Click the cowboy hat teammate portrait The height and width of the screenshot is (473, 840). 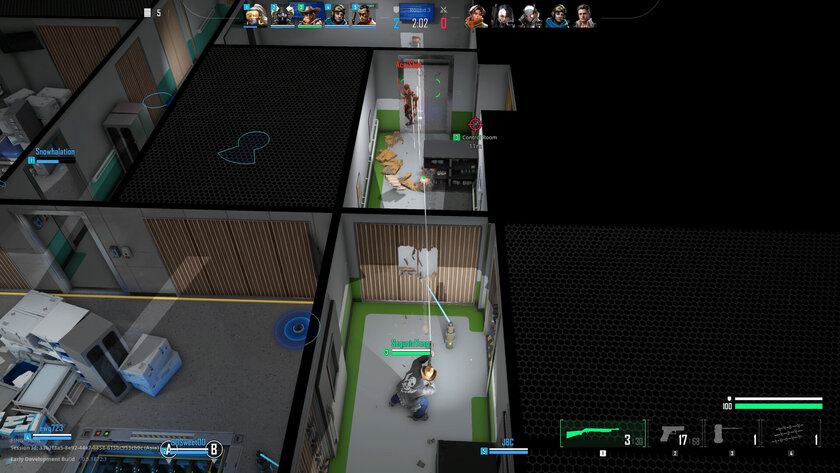(x=310, y=15)
